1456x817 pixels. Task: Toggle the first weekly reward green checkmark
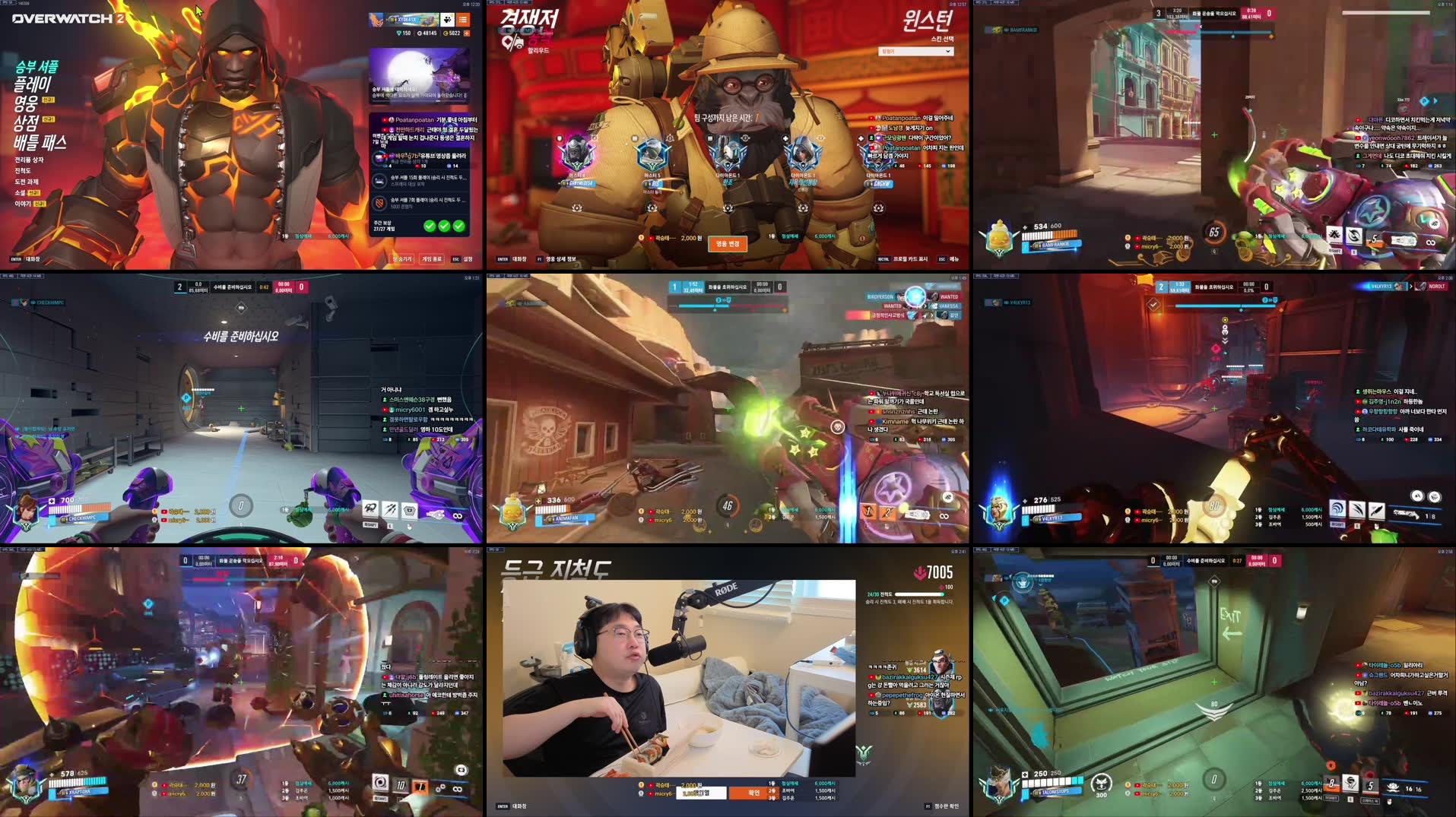tap(430, 226)
